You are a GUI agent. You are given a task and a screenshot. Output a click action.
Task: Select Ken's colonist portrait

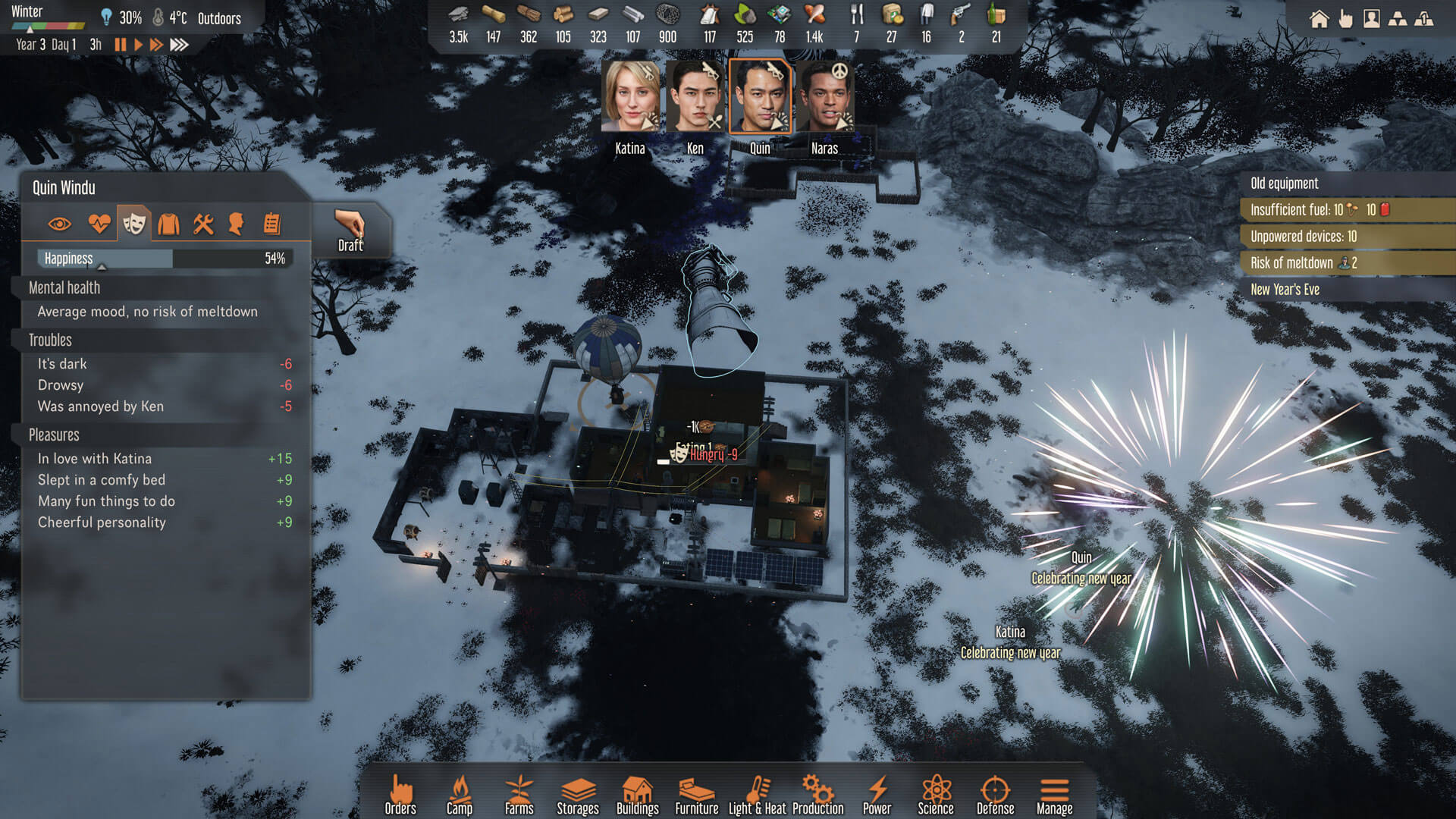coord(695,97)
